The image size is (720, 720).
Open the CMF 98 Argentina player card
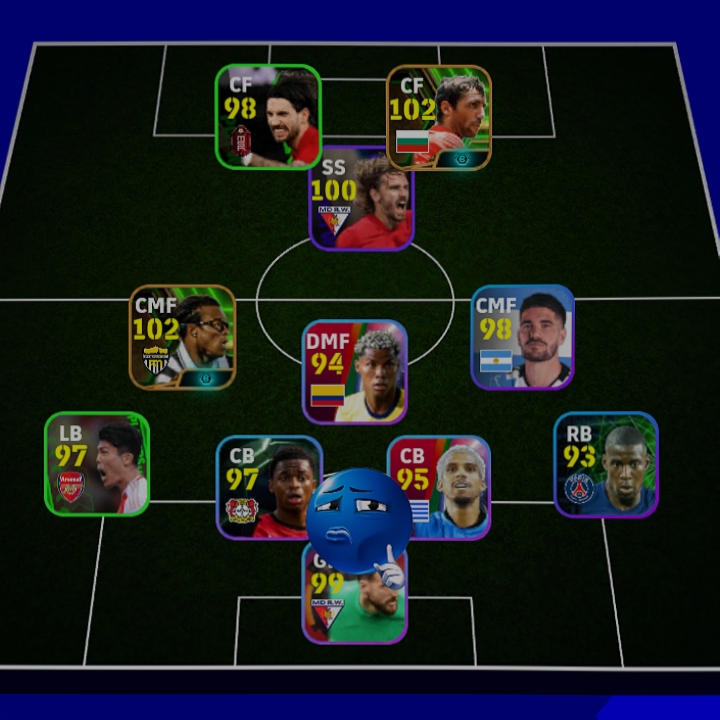tap(523, 337)
